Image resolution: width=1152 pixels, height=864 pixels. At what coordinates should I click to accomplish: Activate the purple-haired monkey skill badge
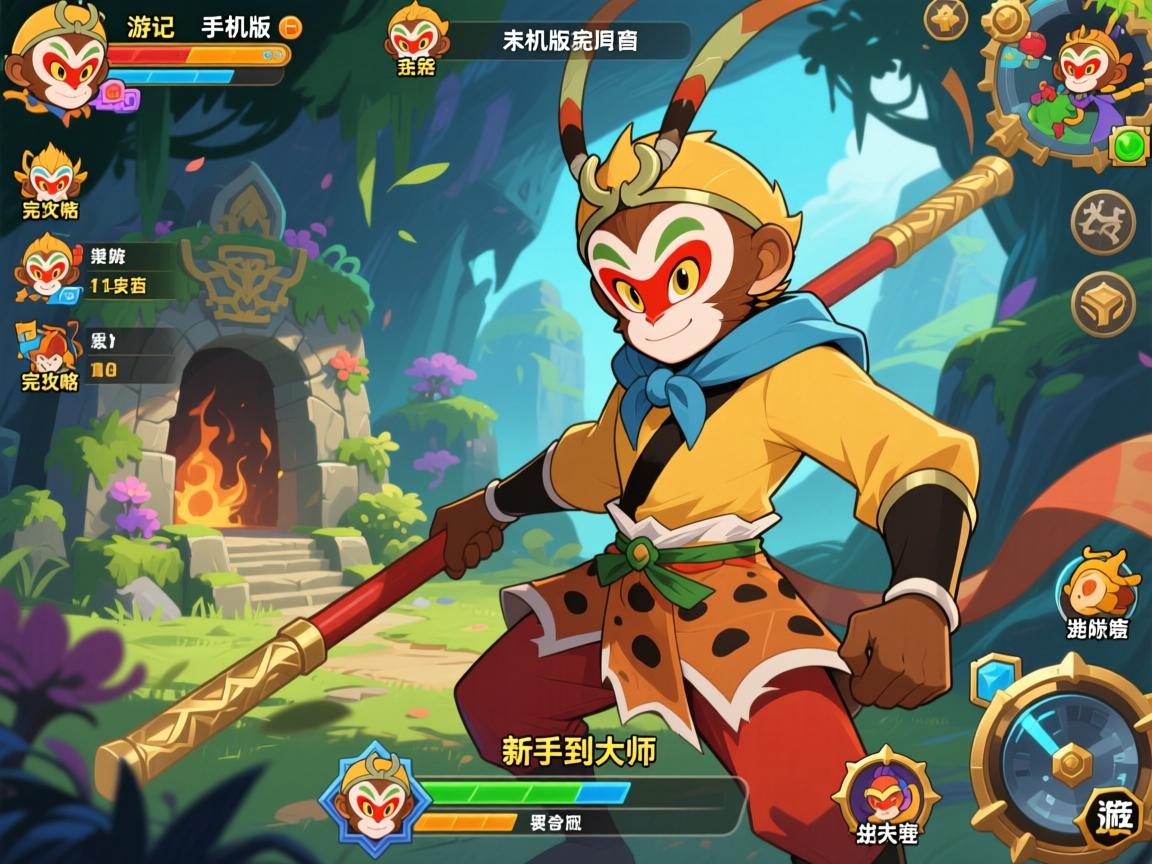click(885, 792)
